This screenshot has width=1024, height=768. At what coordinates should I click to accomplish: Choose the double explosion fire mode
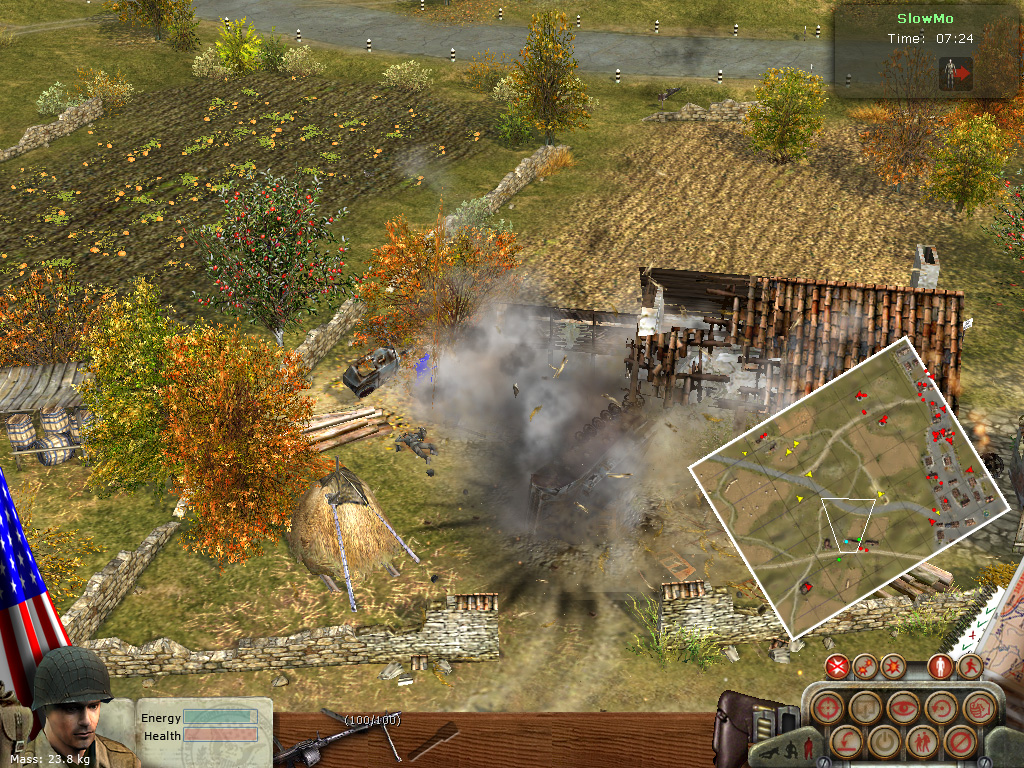pyautogui.click(x=866, y=667)
